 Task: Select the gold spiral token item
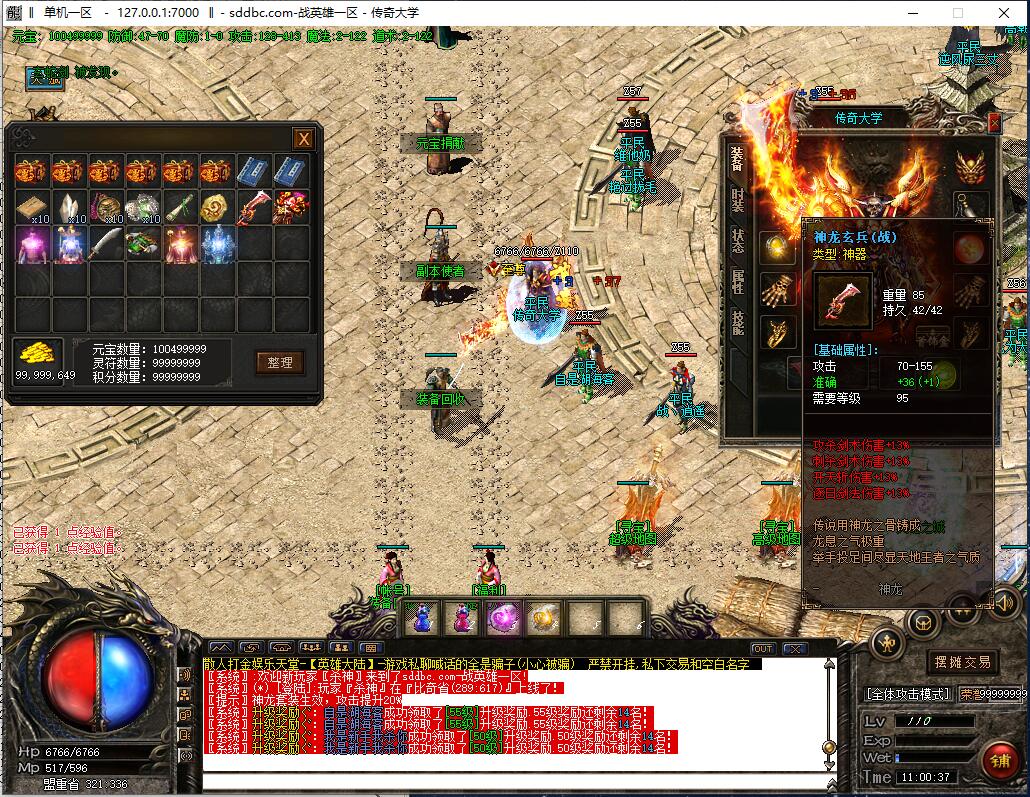218,207
